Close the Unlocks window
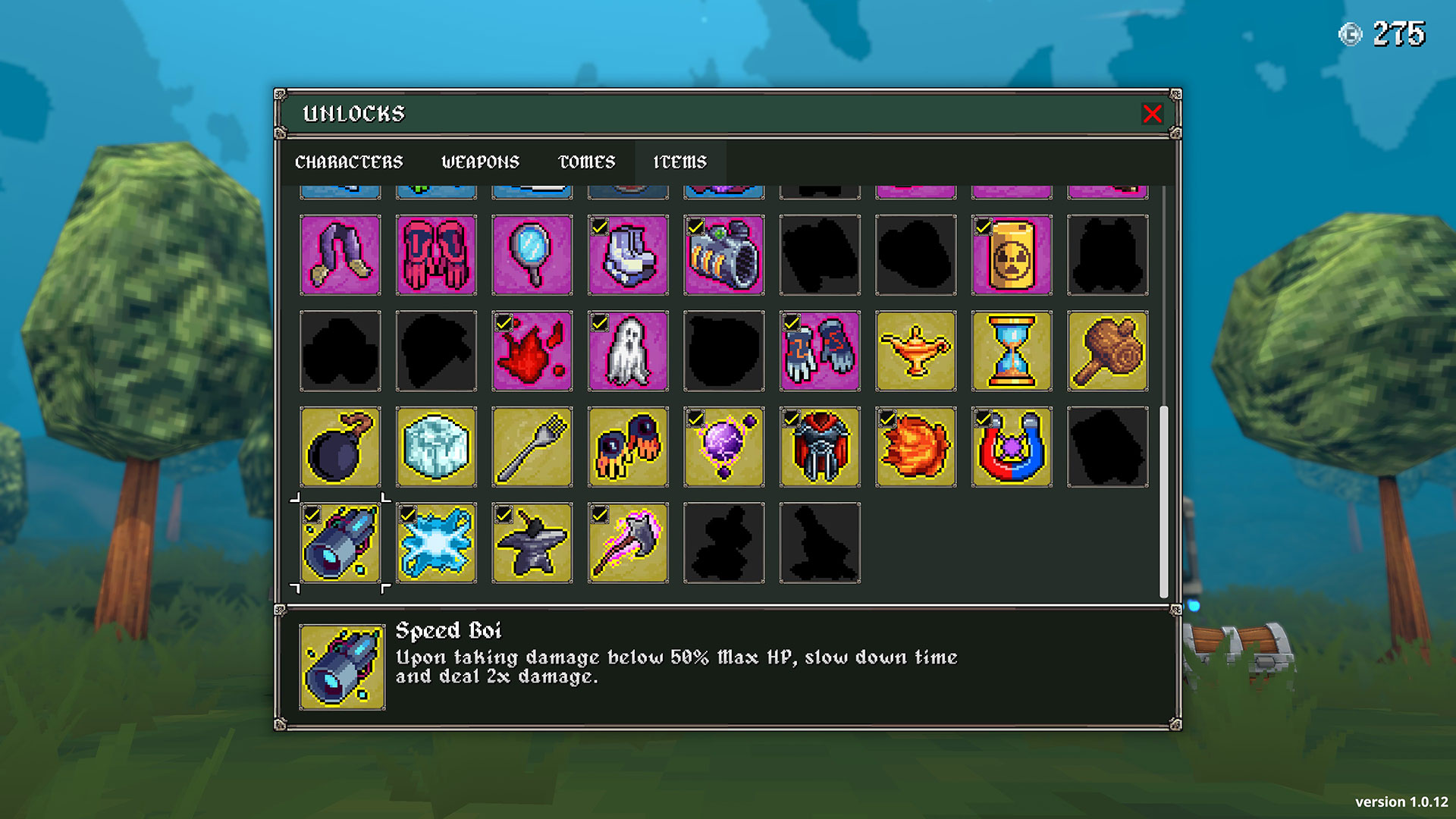This screenshot has height=819, width=1456. (x=1152, y=114)
